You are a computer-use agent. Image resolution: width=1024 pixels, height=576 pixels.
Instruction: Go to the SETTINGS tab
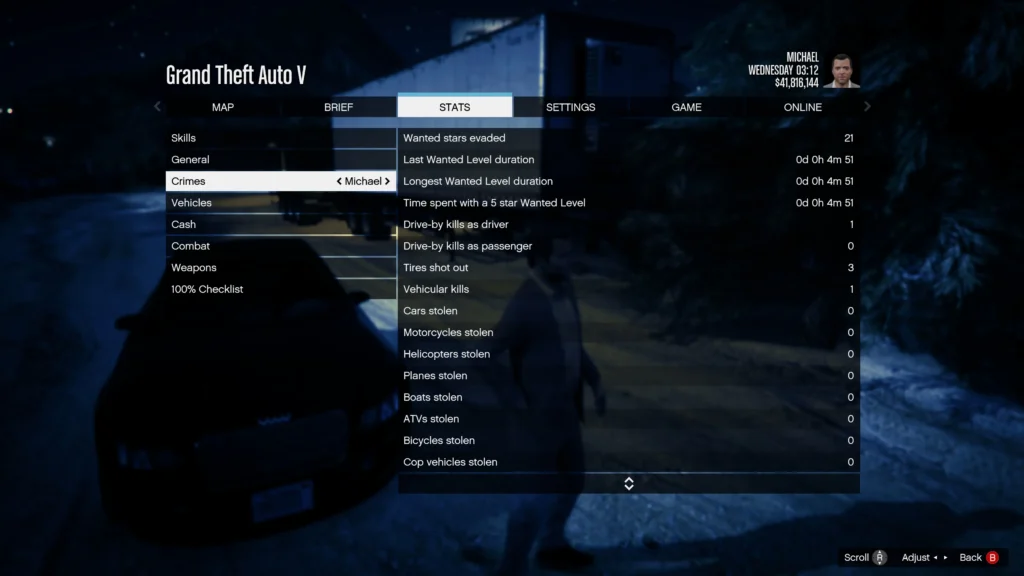(570, 107)
